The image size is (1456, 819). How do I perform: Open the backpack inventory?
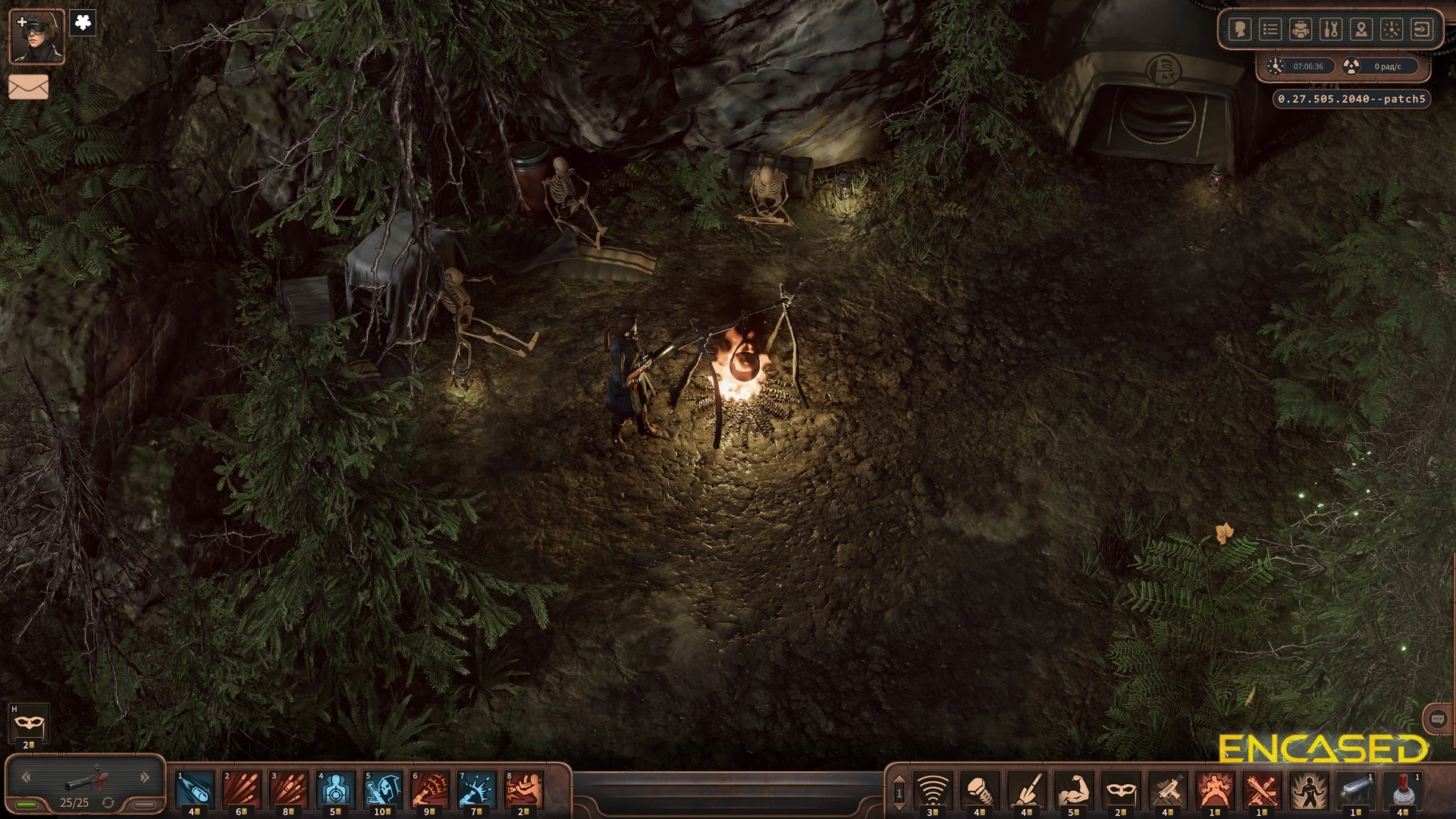[x=1301, y=30]
